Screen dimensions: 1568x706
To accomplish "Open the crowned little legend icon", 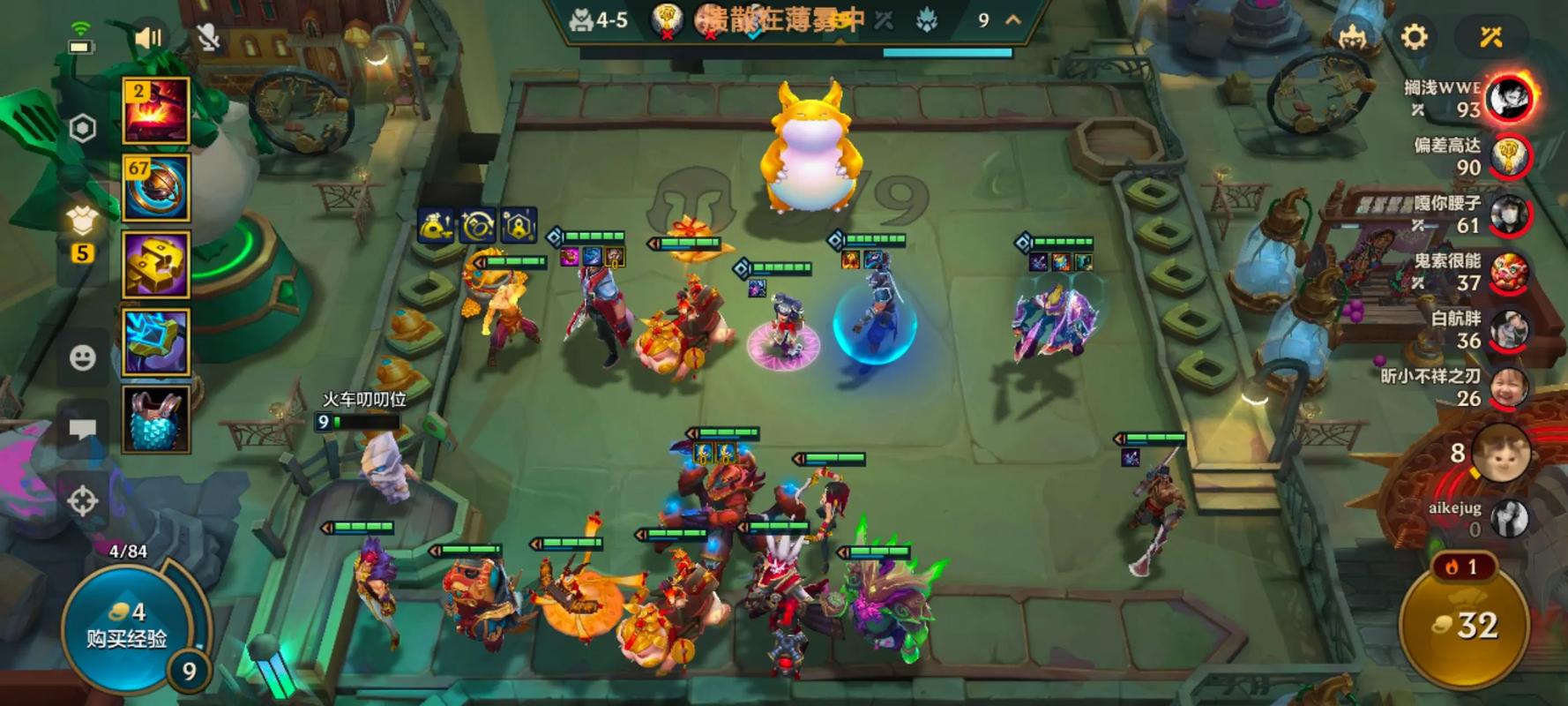I will (x=1351, y=37).
